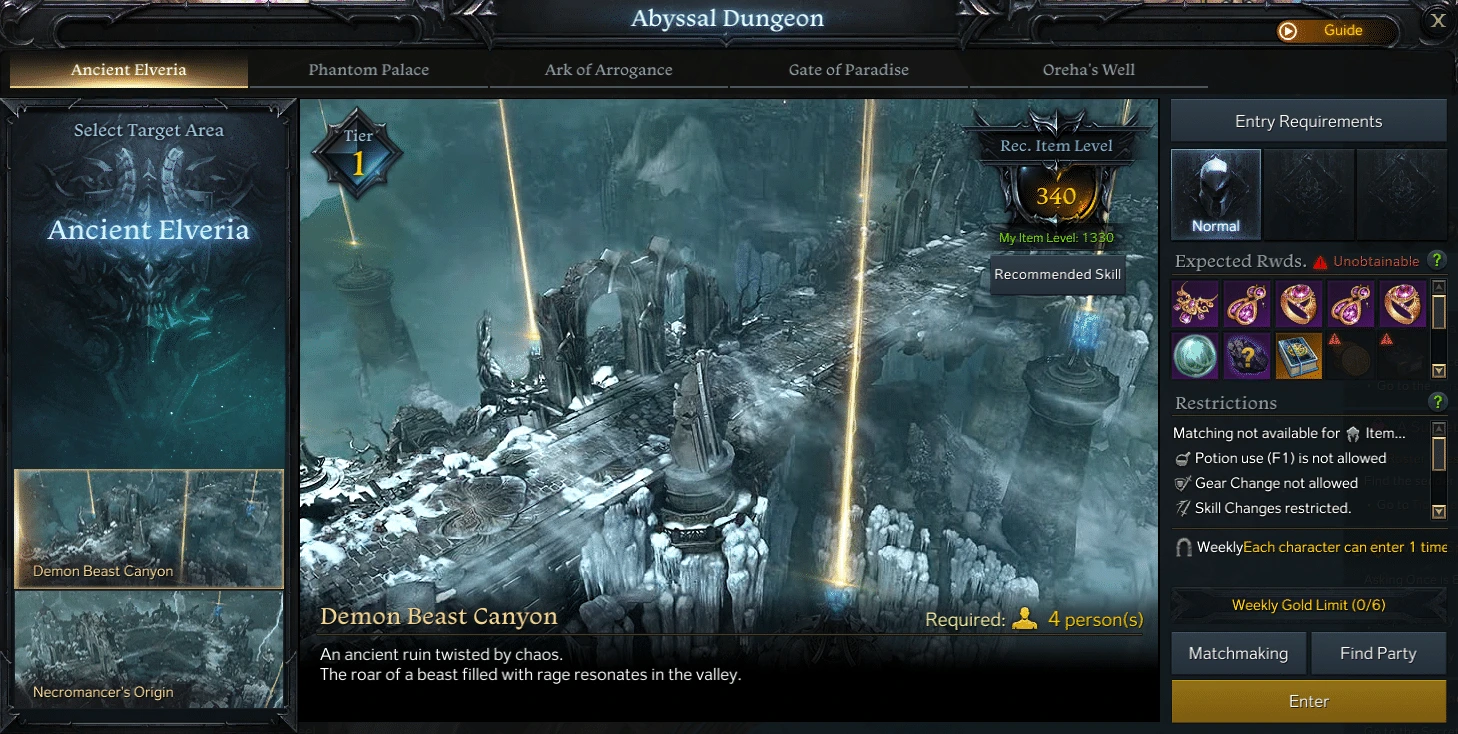
Task: Click the Unobtainable warning triangle icon
Action: [1319, 262]
